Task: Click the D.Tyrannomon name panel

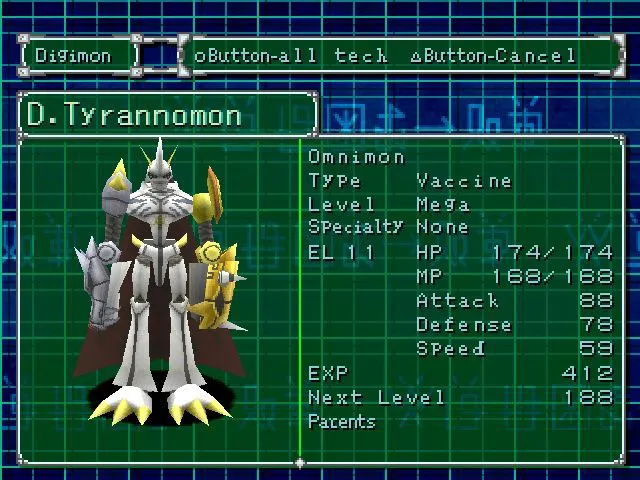Action: tap(166, 115)
